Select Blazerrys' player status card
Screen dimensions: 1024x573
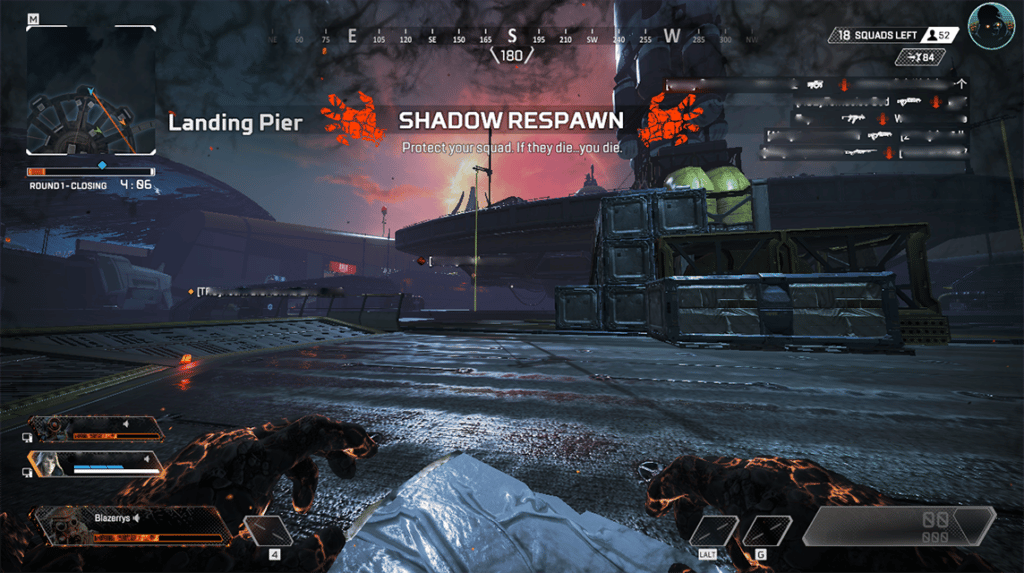(x=130, y=526)
